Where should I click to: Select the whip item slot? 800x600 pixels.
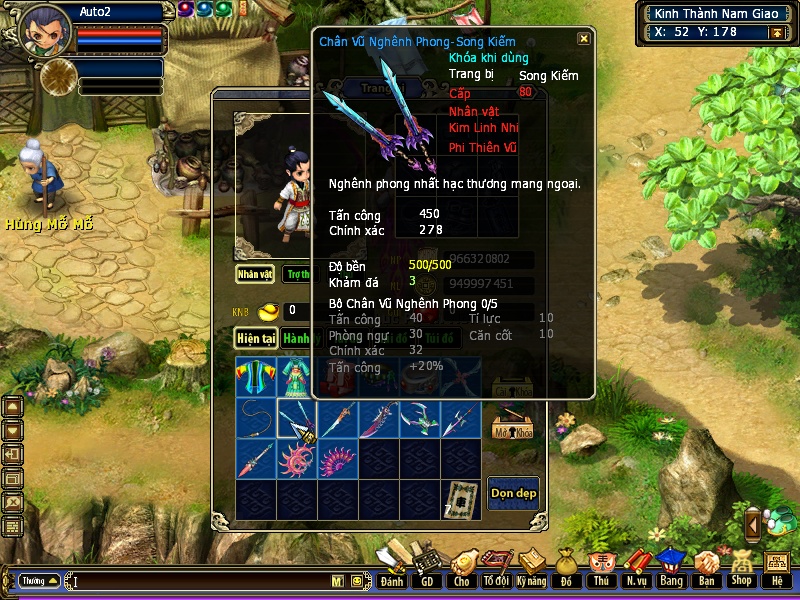click(256, 419)
